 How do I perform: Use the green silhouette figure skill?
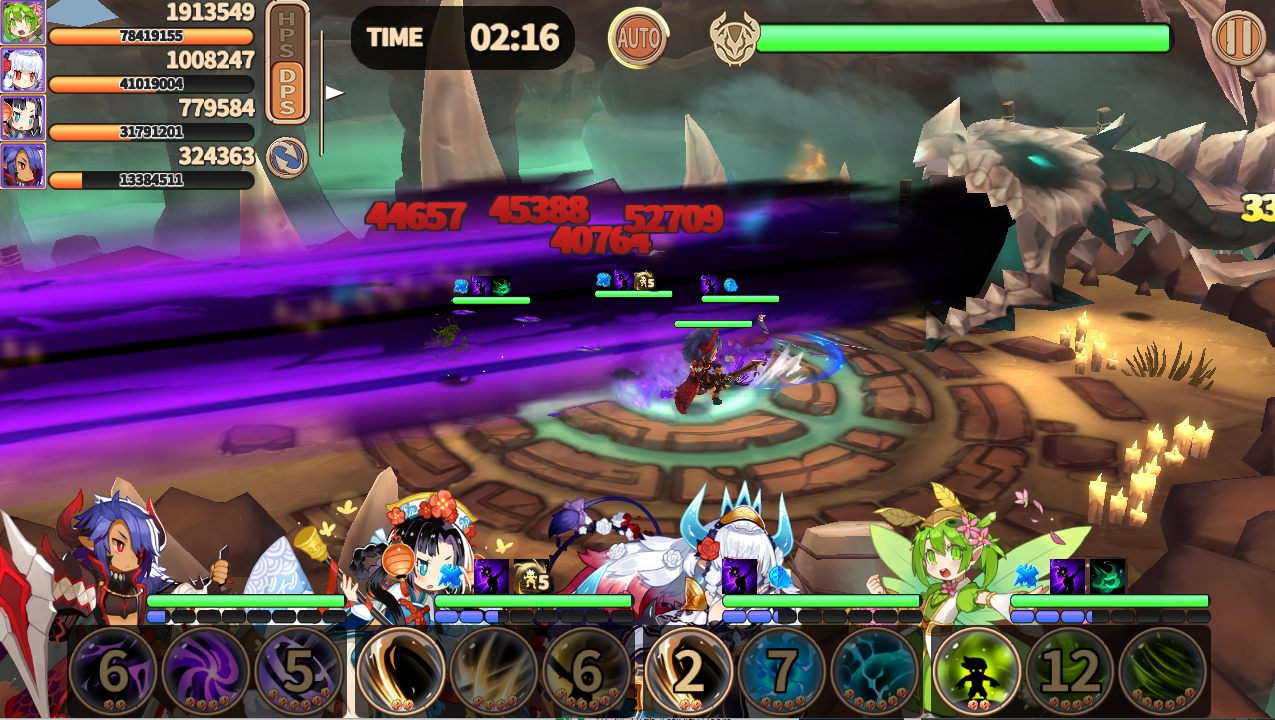tap(976, 670)
